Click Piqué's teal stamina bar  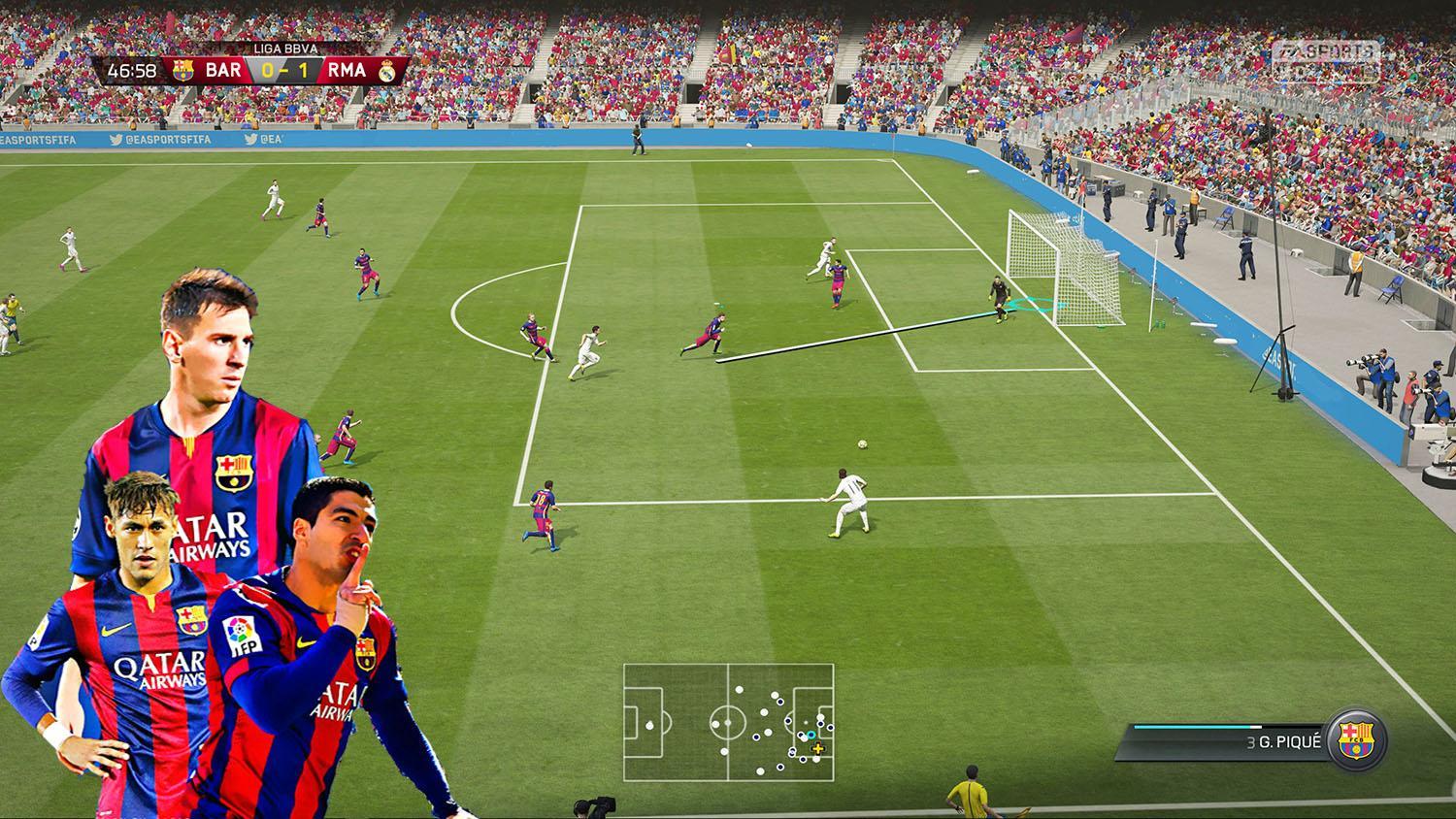pyautogui.click(x=1194, y=727)
